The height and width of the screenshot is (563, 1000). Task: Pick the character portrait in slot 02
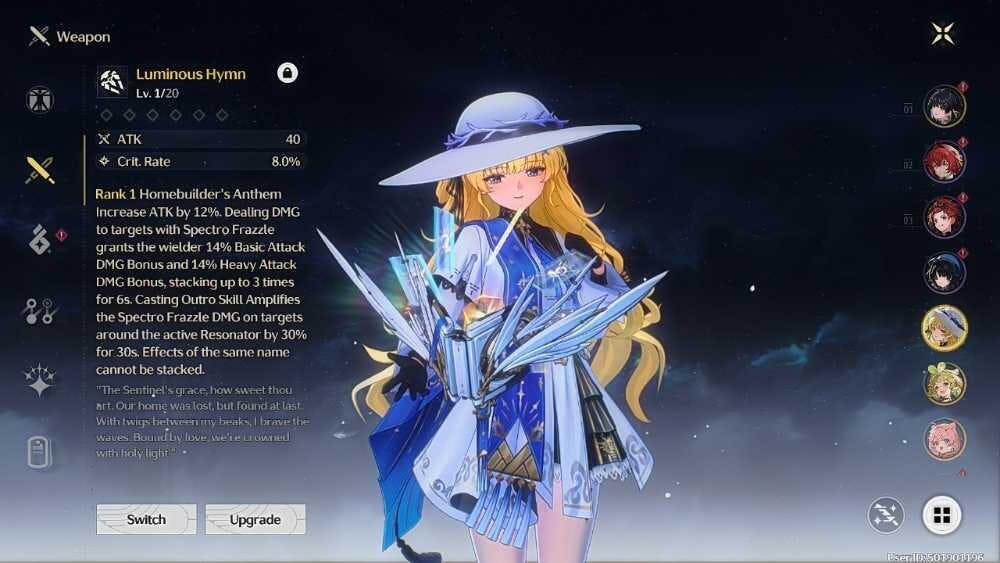coord(944,162)
